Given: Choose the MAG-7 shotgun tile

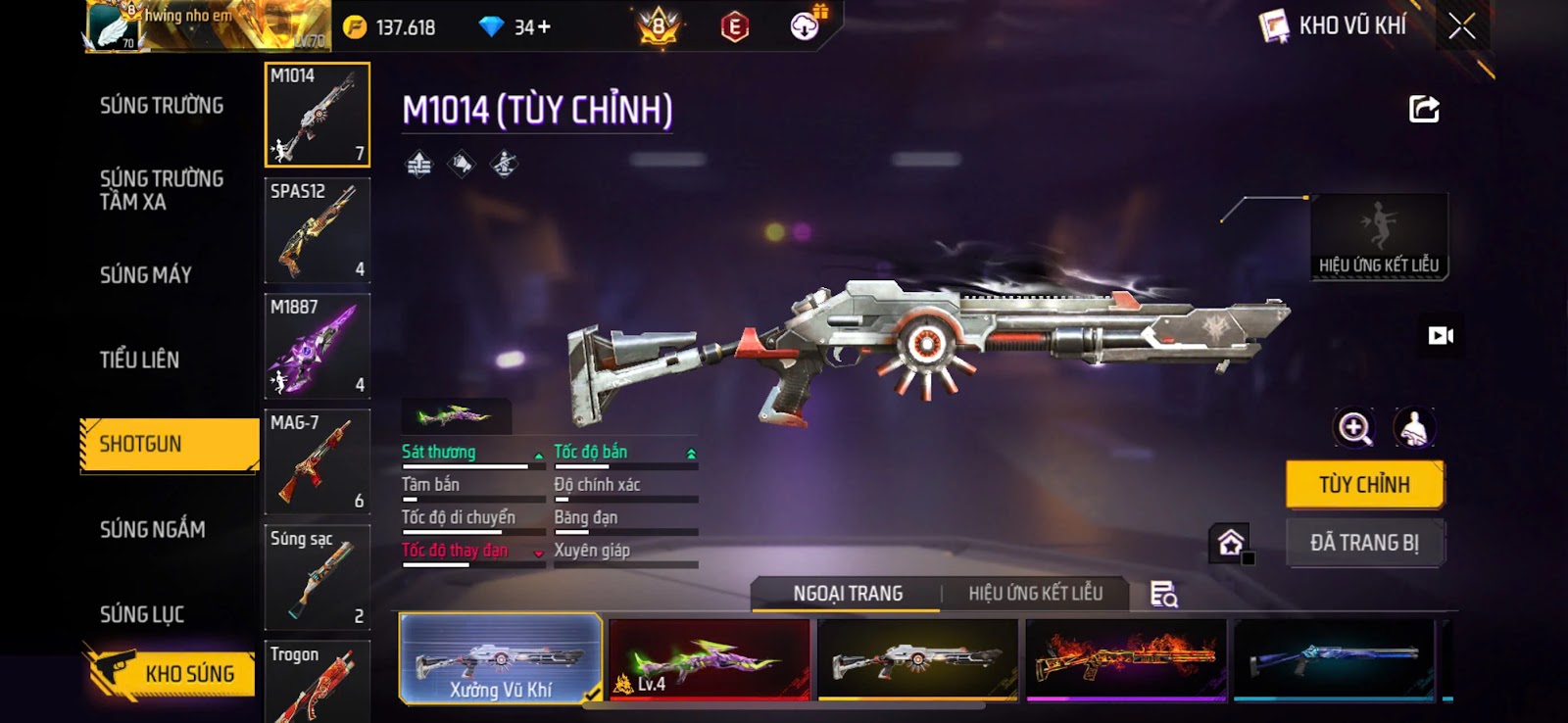Looking at the screenshot, I should (x=317, y=461).
